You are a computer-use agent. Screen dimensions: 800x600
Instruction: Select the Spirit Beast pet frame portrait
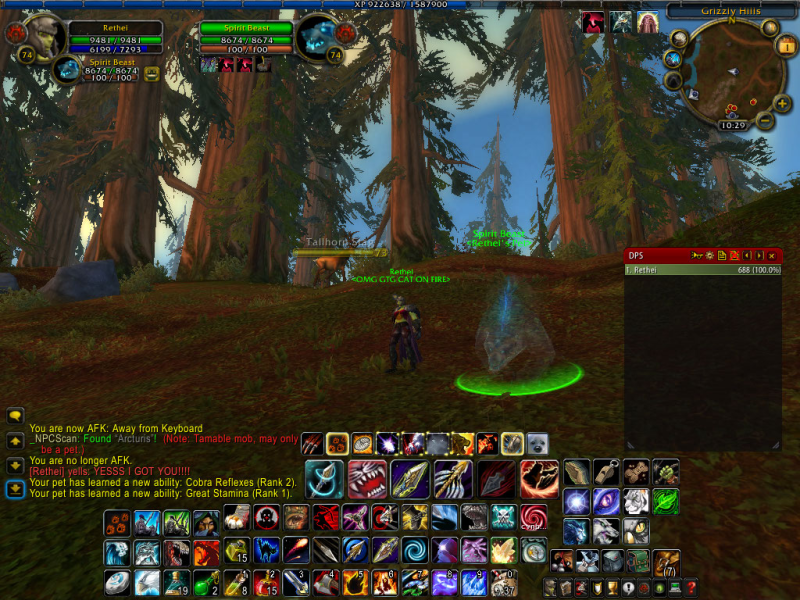[67, 69]
